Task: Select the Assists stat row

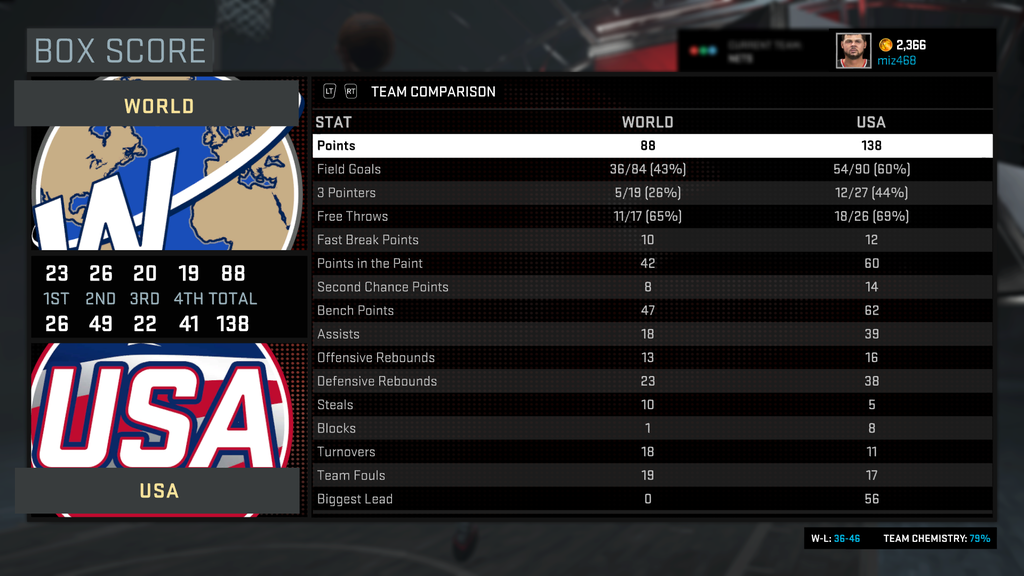Action: click(652, 334)
